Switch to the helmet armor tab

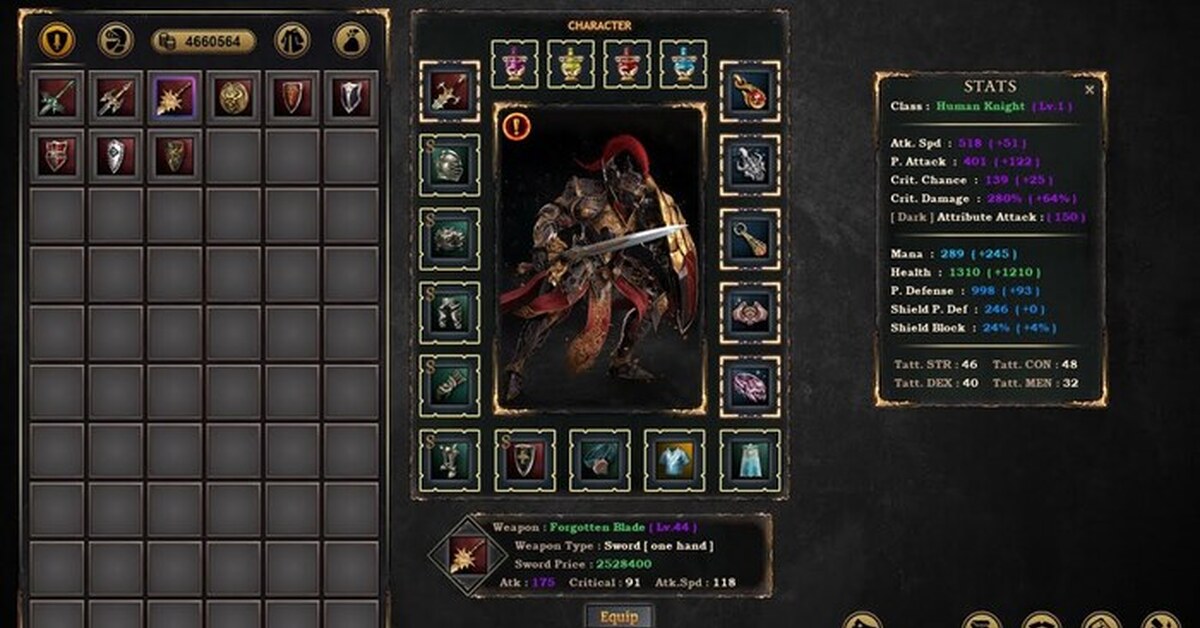click(x=116, y=41)
